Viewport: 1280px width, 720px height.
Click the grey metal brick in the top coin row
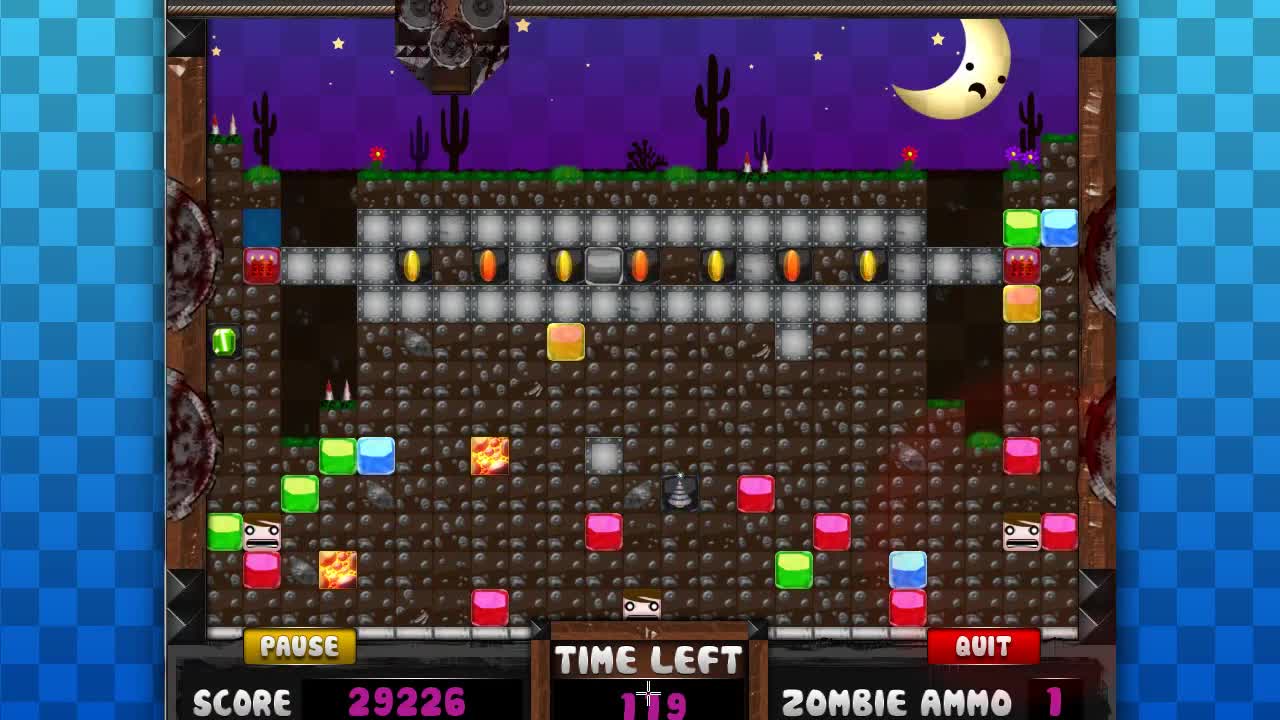tap(605, 265)
